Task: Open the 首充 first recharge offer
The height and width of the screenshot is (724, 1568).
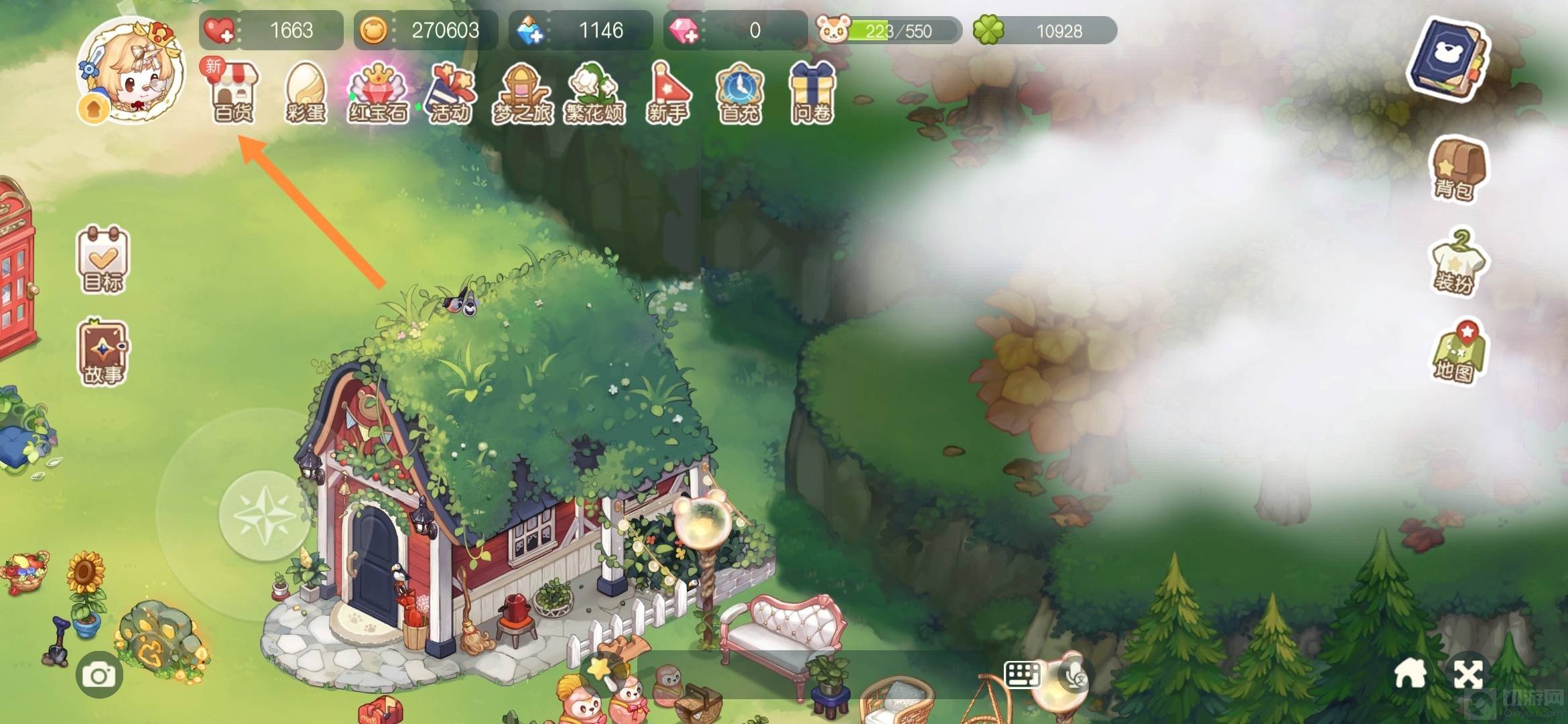Action: [x=740, y=93]
